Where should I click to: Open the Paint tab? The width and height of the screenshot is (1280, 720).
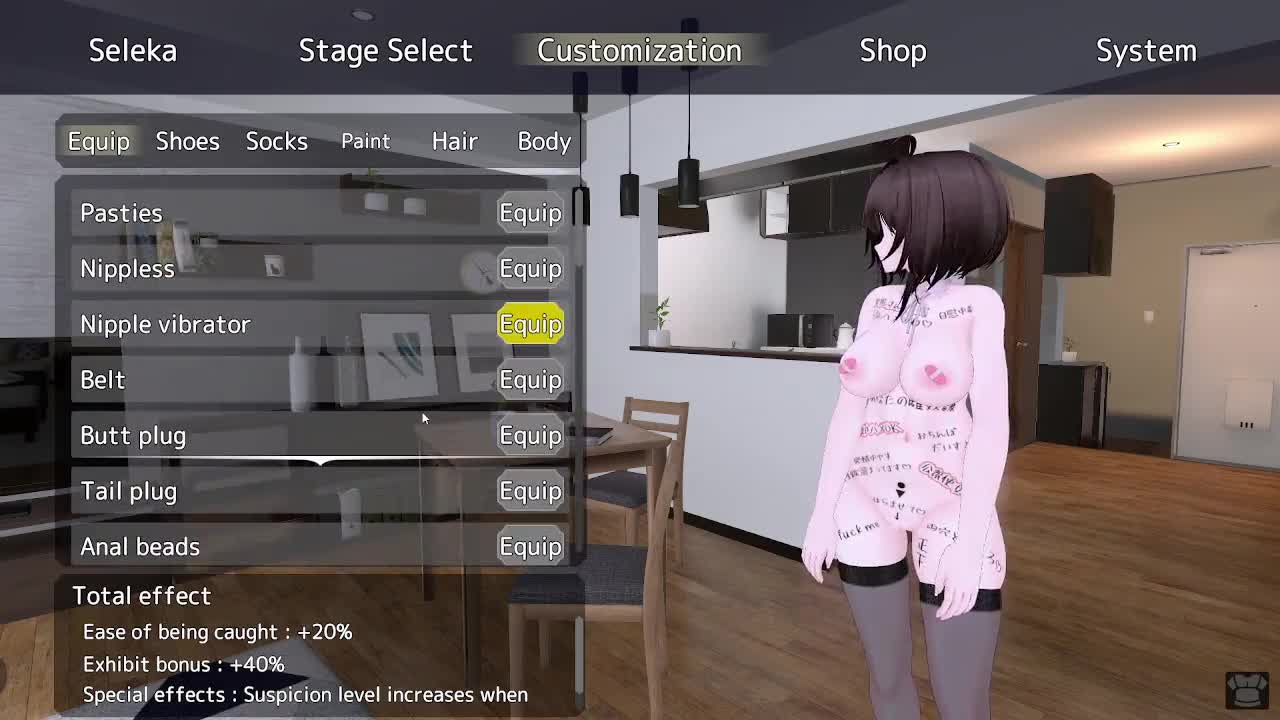click(365, 141)
